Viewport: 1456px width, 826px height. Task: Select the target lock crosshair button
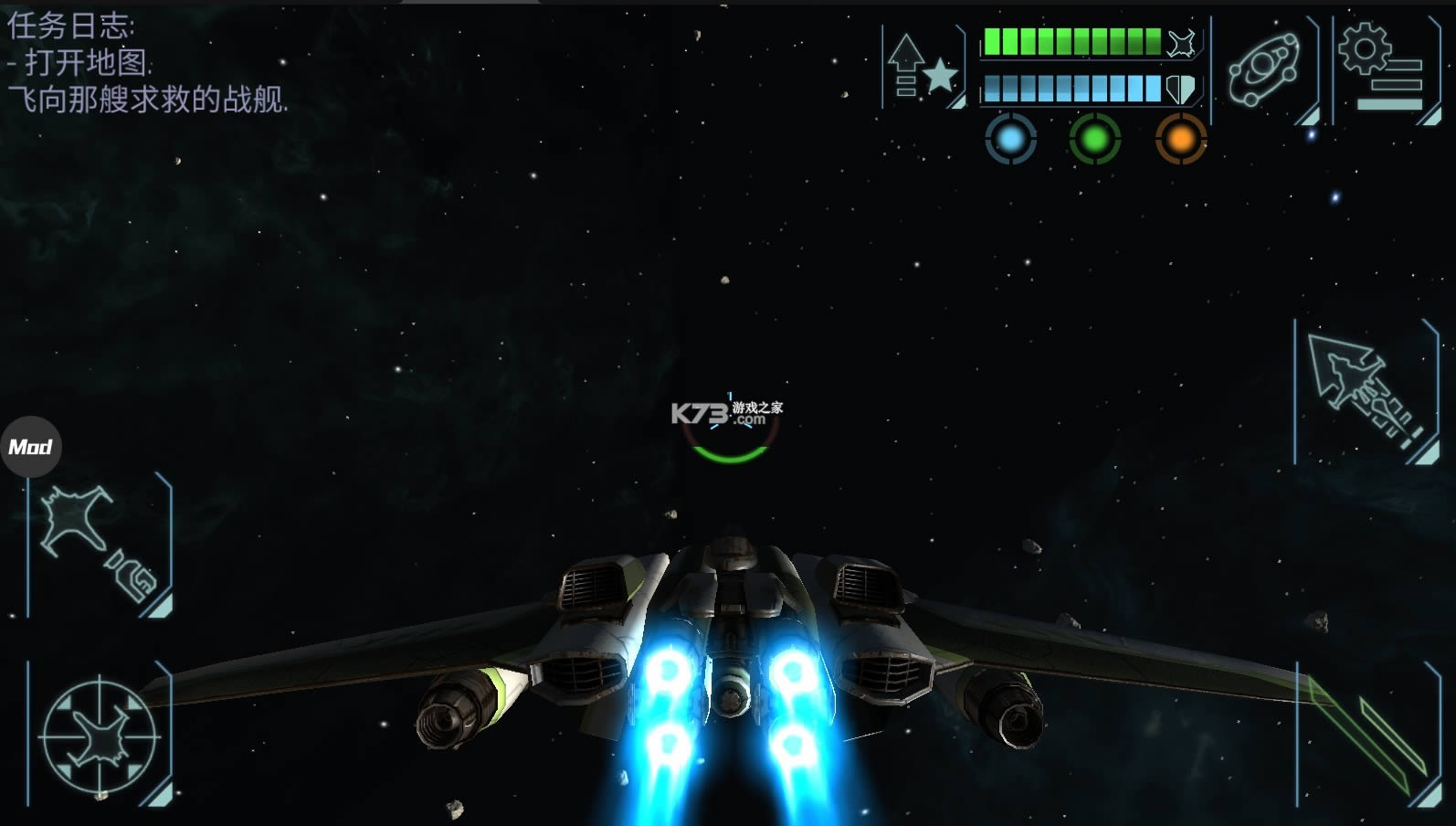[x=99, y=735]
